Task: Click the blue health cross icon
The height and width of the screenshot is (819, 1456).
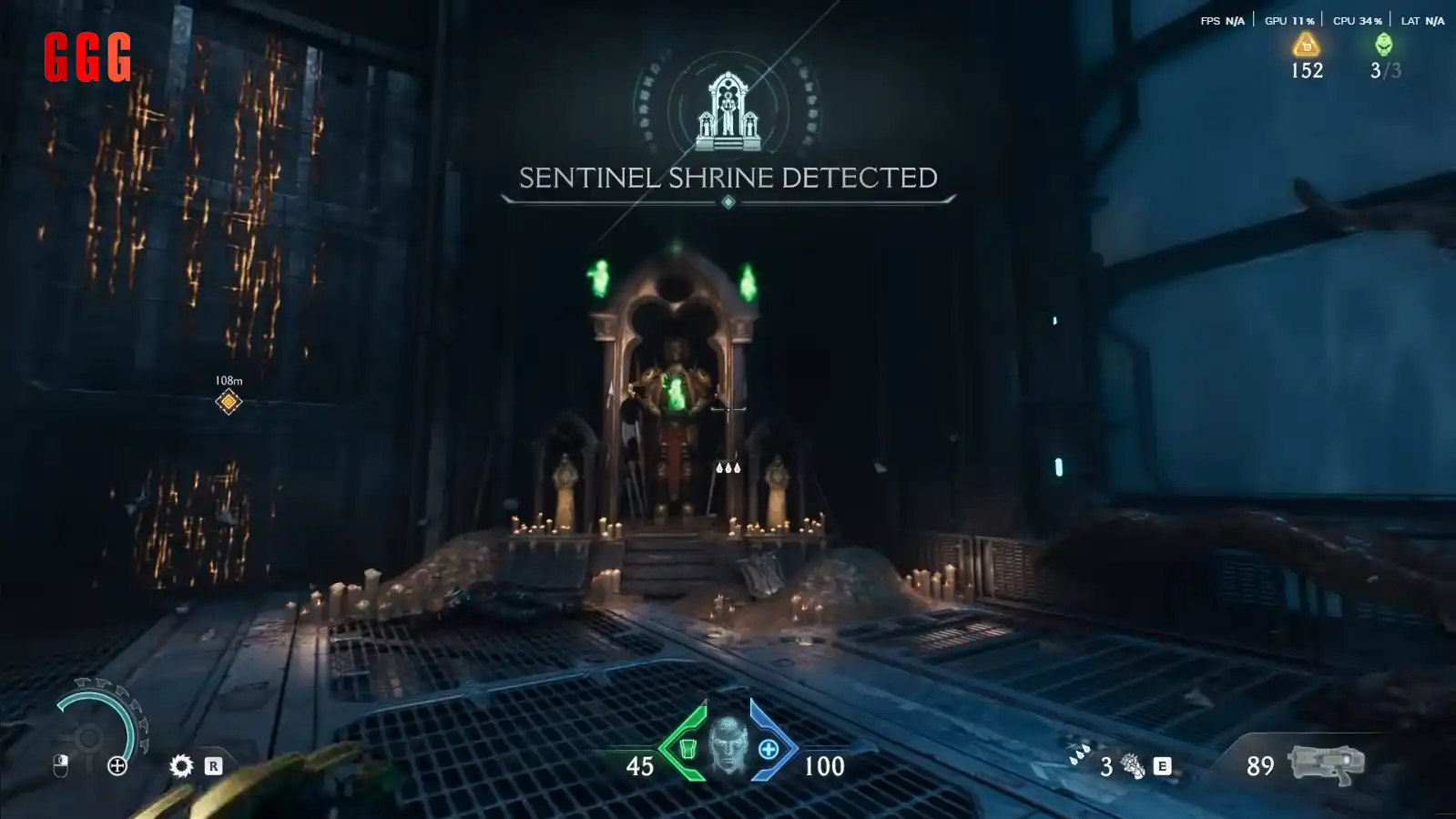Action: 769,749
